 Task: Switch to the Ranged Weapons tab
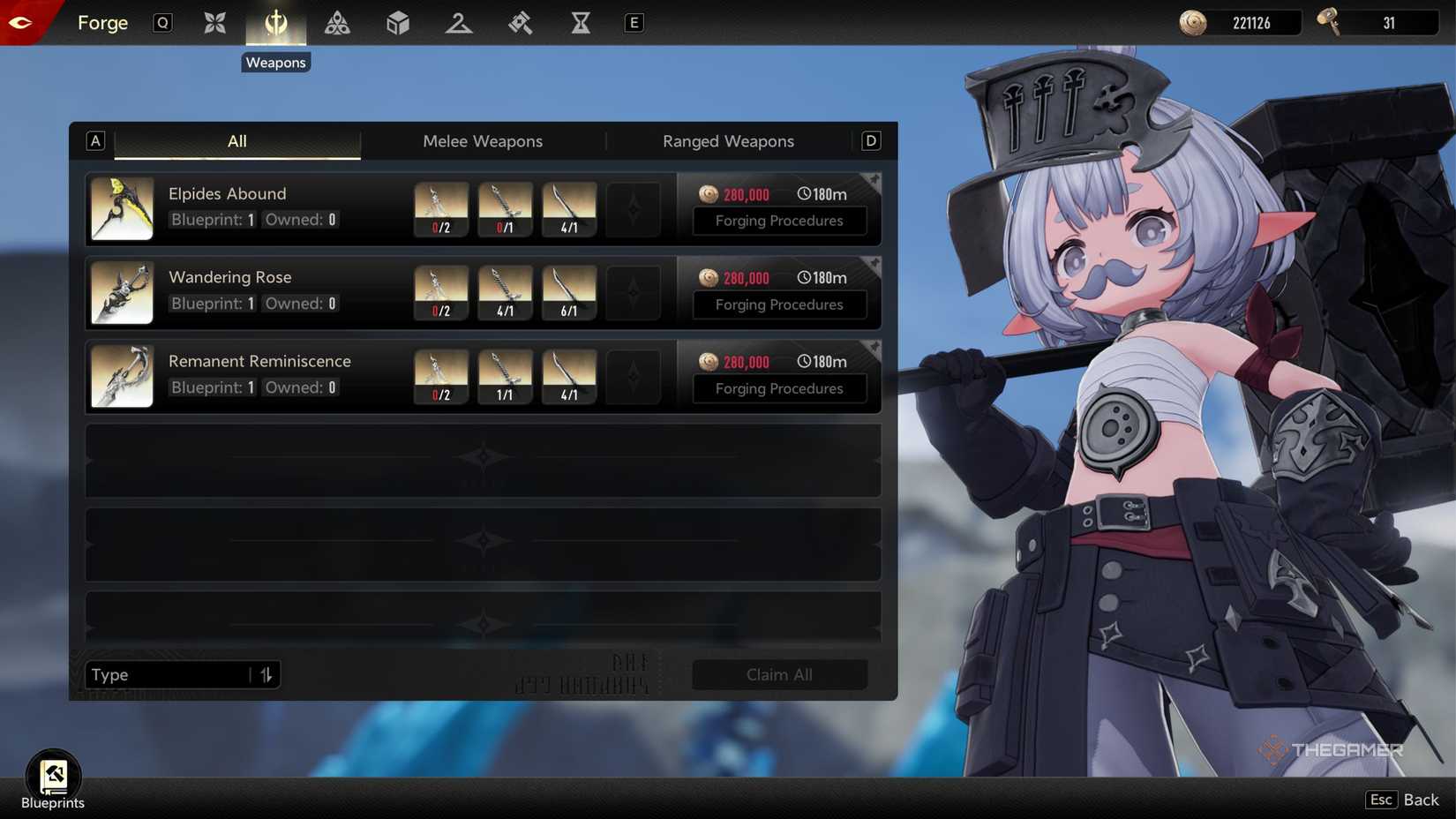(728, 141)
